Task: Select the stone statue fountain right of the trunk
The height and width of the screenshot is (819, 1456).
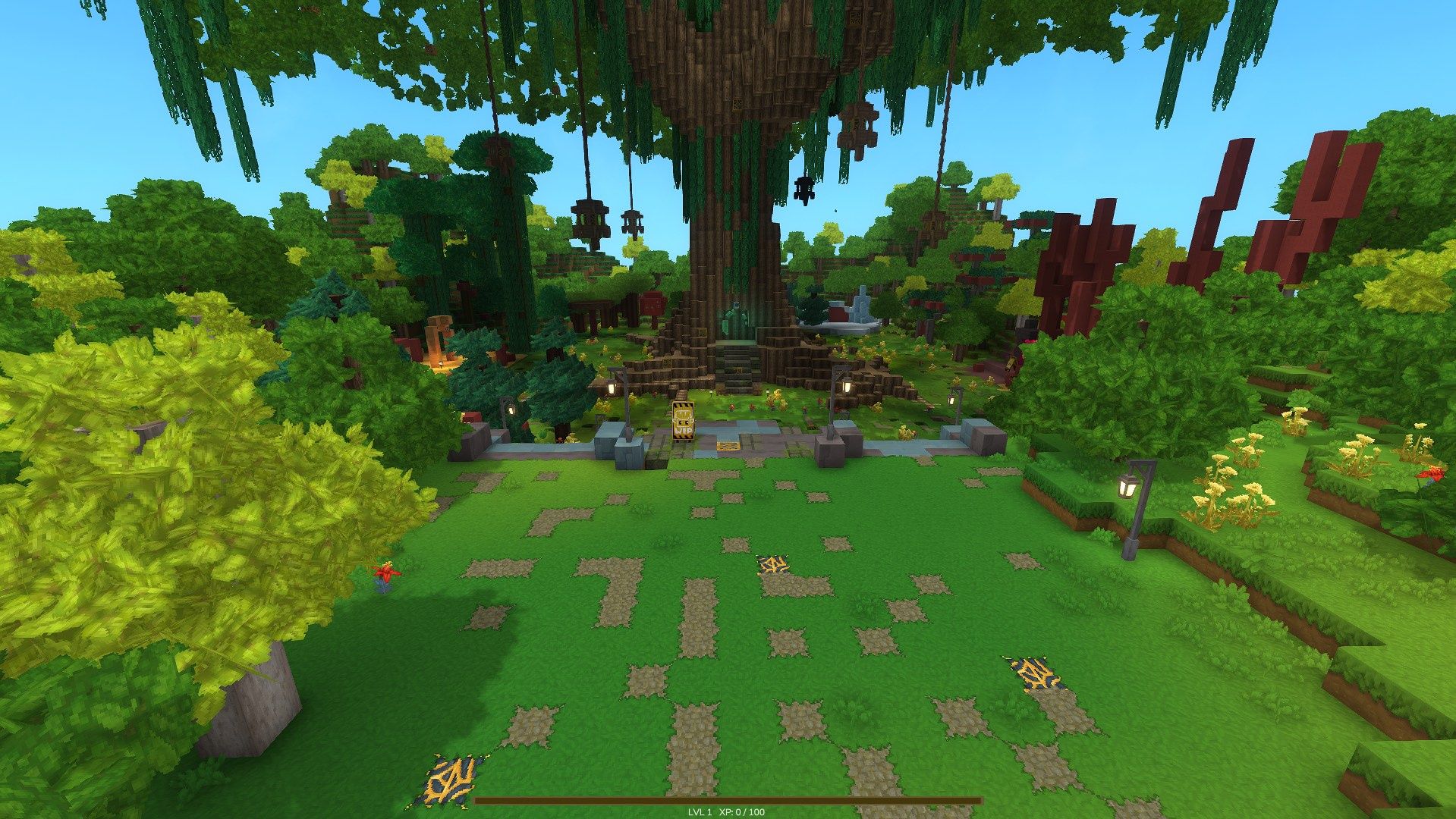Action: coord(861,307)
